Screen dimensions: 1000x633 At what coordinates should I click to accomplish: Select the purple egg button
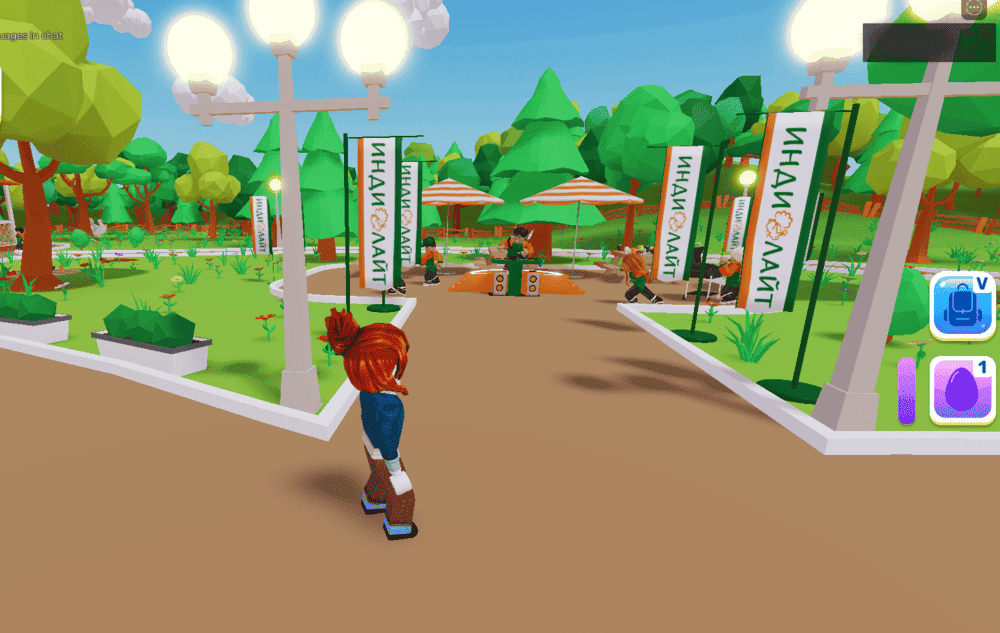click(x=962, y=391)
